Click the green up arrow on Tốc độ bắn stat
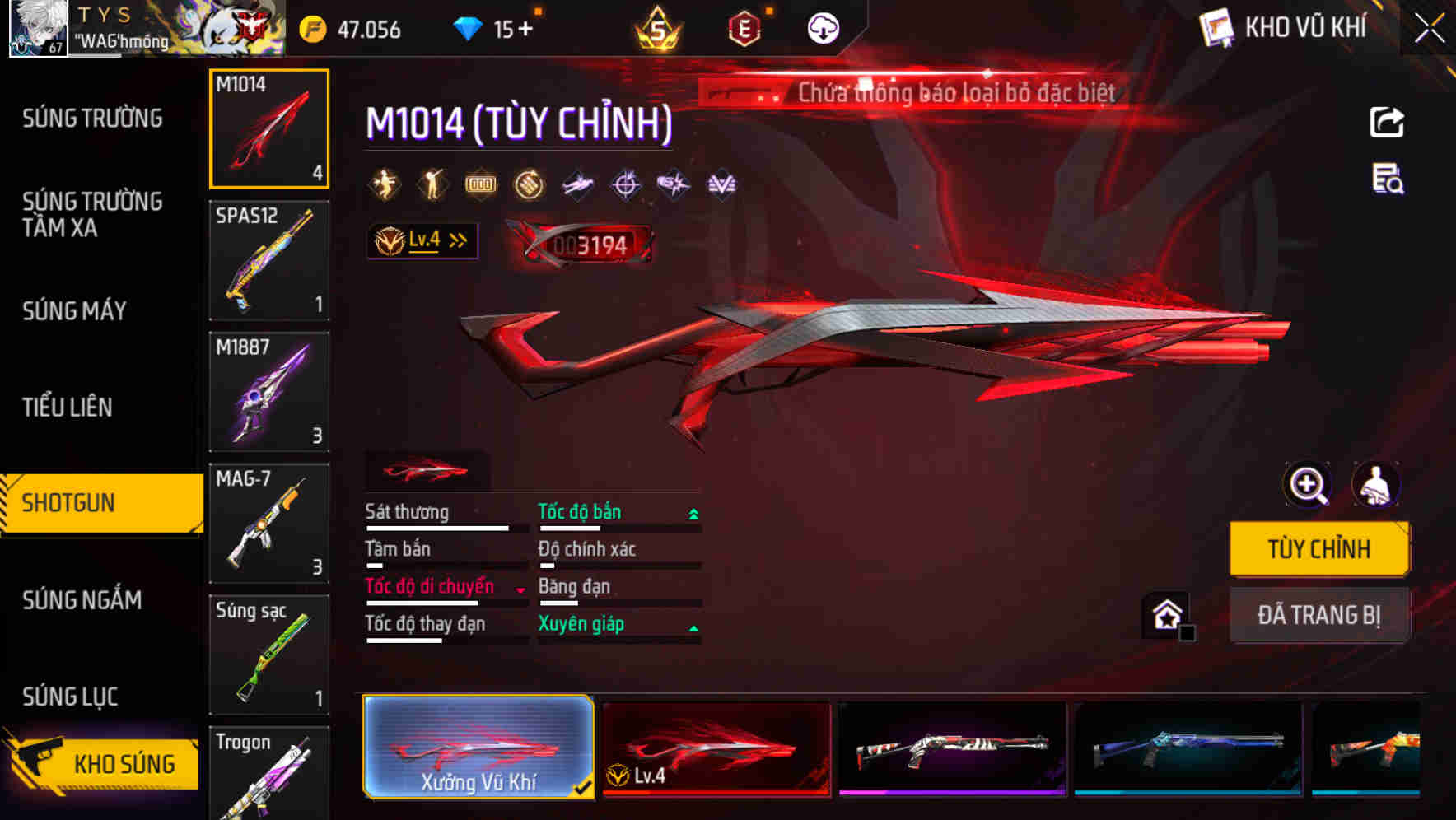The height and width of the screenshot is (820, 1456). 693,512
